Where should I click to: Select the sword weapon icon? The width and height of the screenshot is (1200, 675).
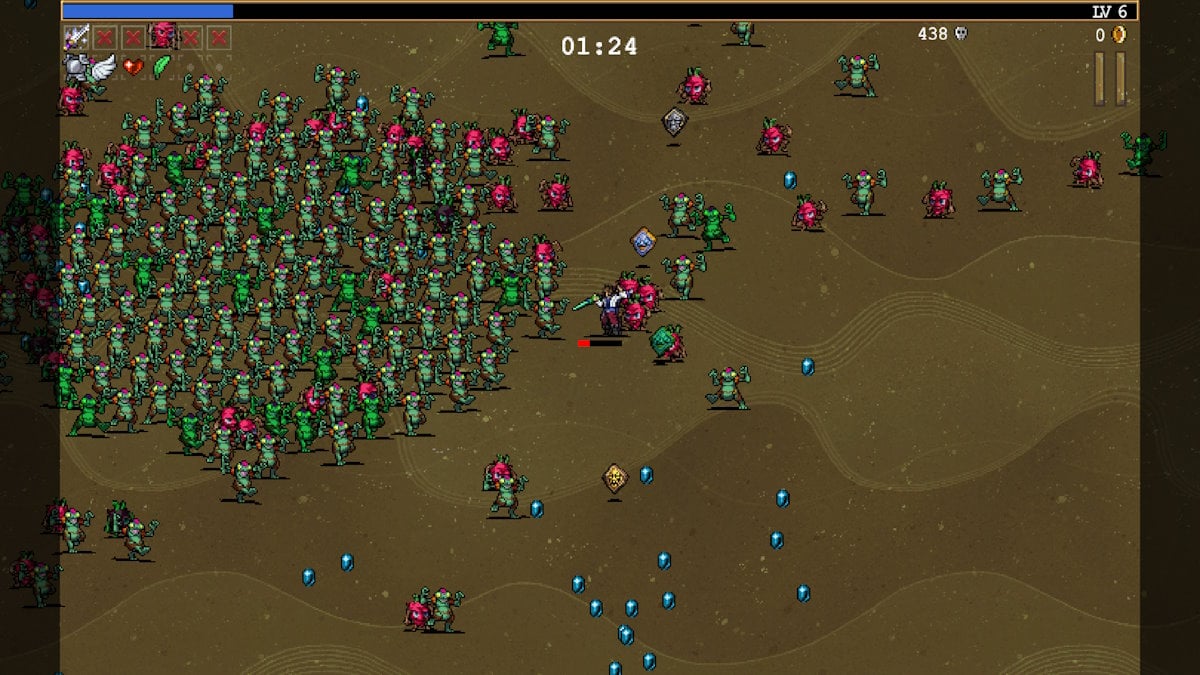76,38
